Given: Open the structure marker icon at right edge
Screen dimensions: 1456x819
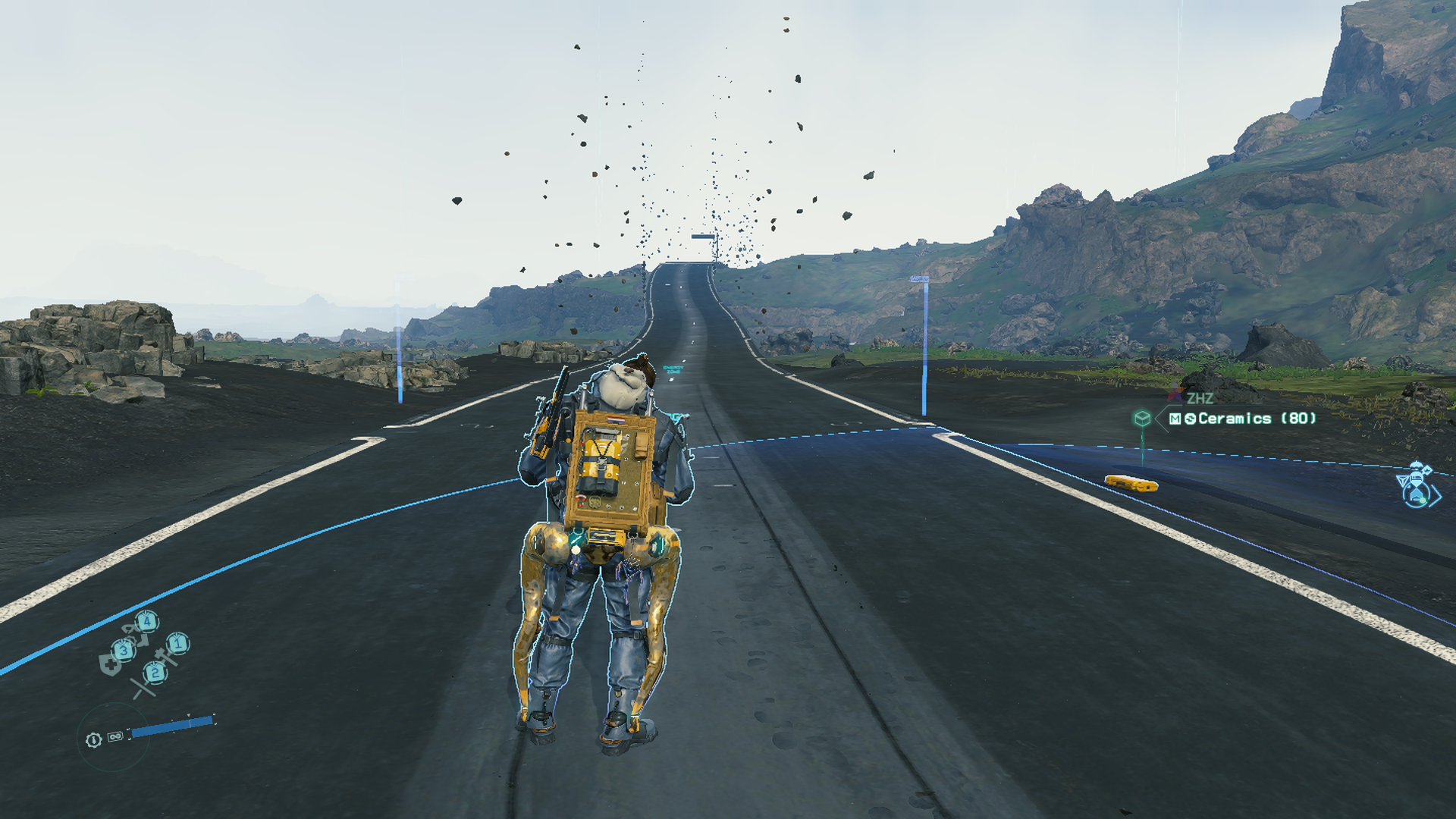Looking at the screenshot, I should (x=1418, y=485).
